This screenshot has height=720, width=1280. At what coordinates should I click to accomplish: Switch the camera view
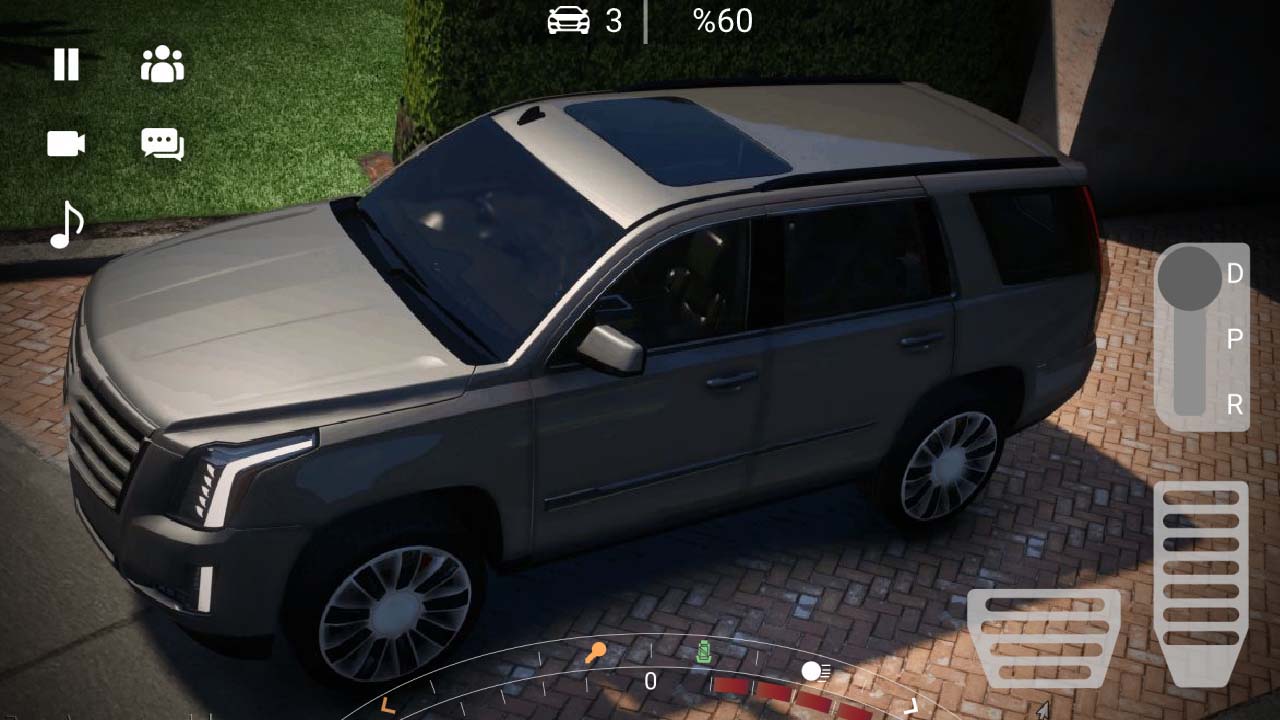[64, 143]
